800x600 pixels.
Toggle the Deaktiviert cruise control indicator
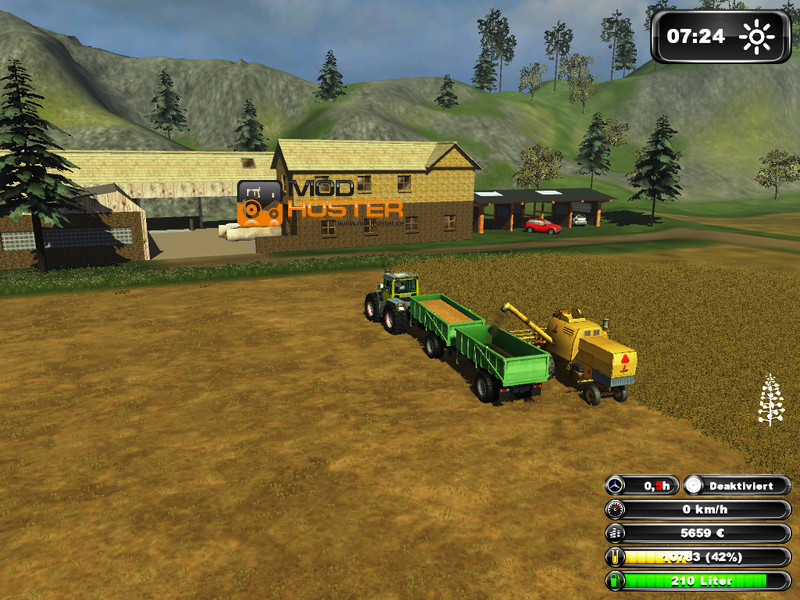pyautogui.click(x=737, y=485)
